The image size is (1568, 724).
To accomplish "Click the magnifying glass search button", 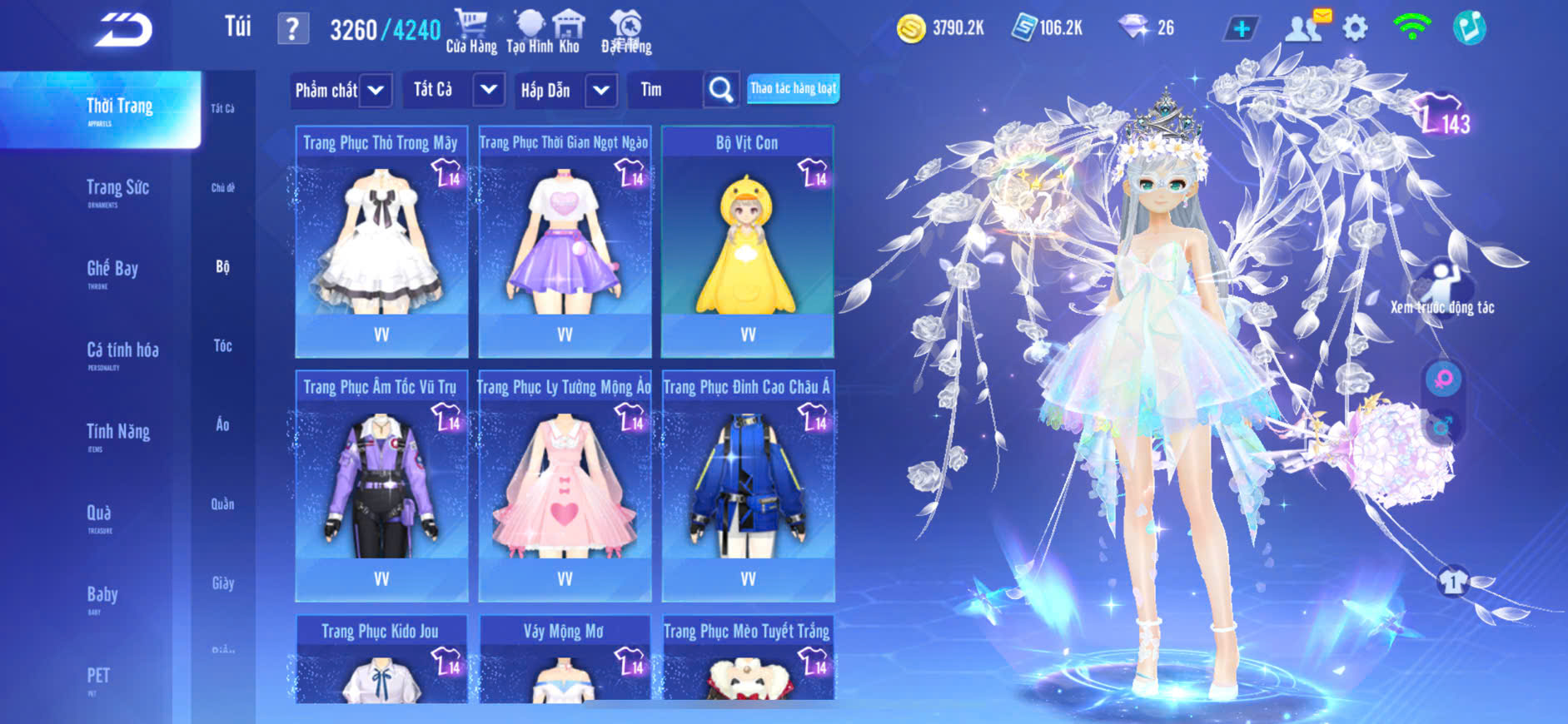I will [x=721, y=90].
